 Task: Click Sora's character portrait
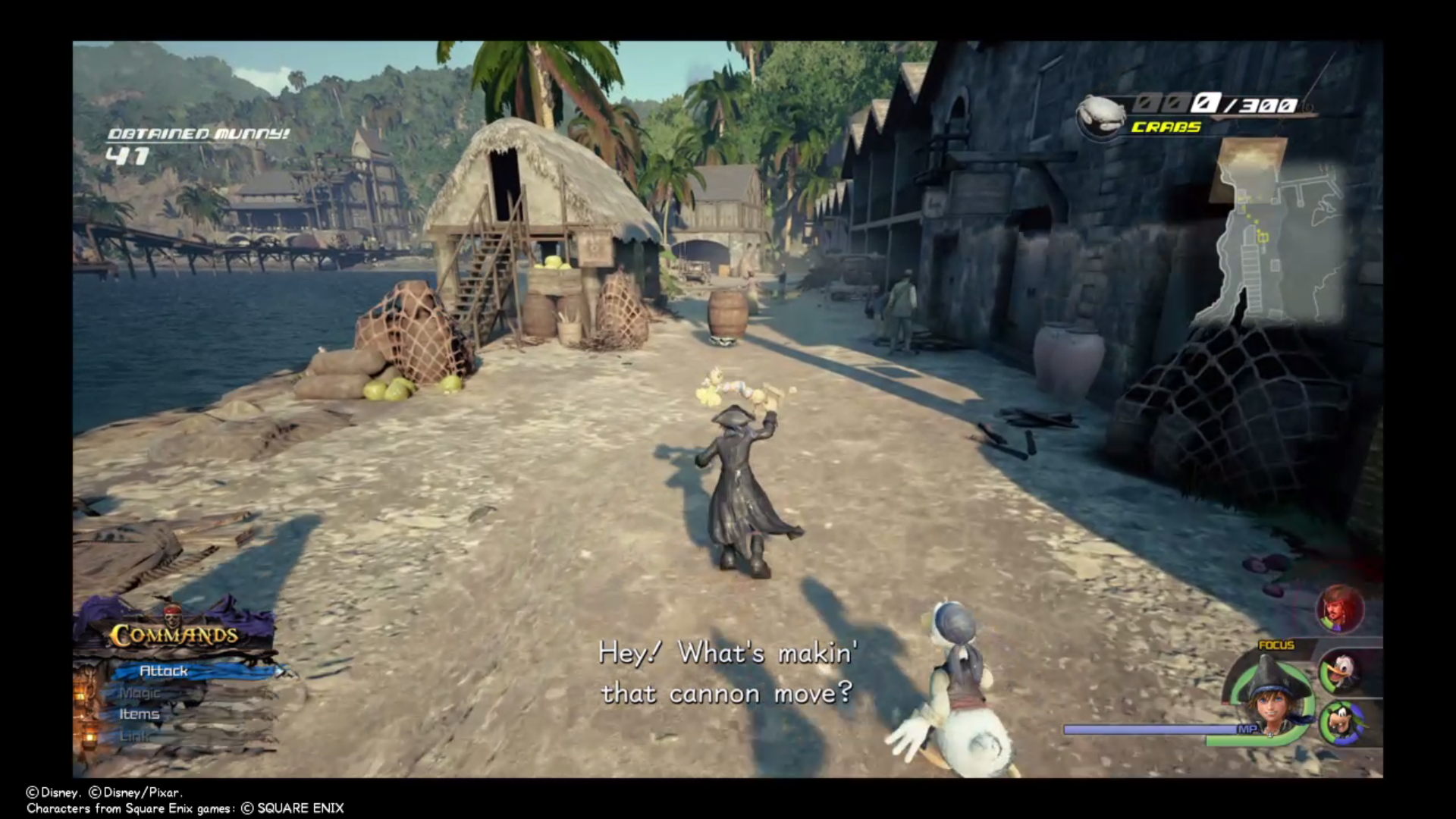pyautogui.click(x=1271, y=705)
